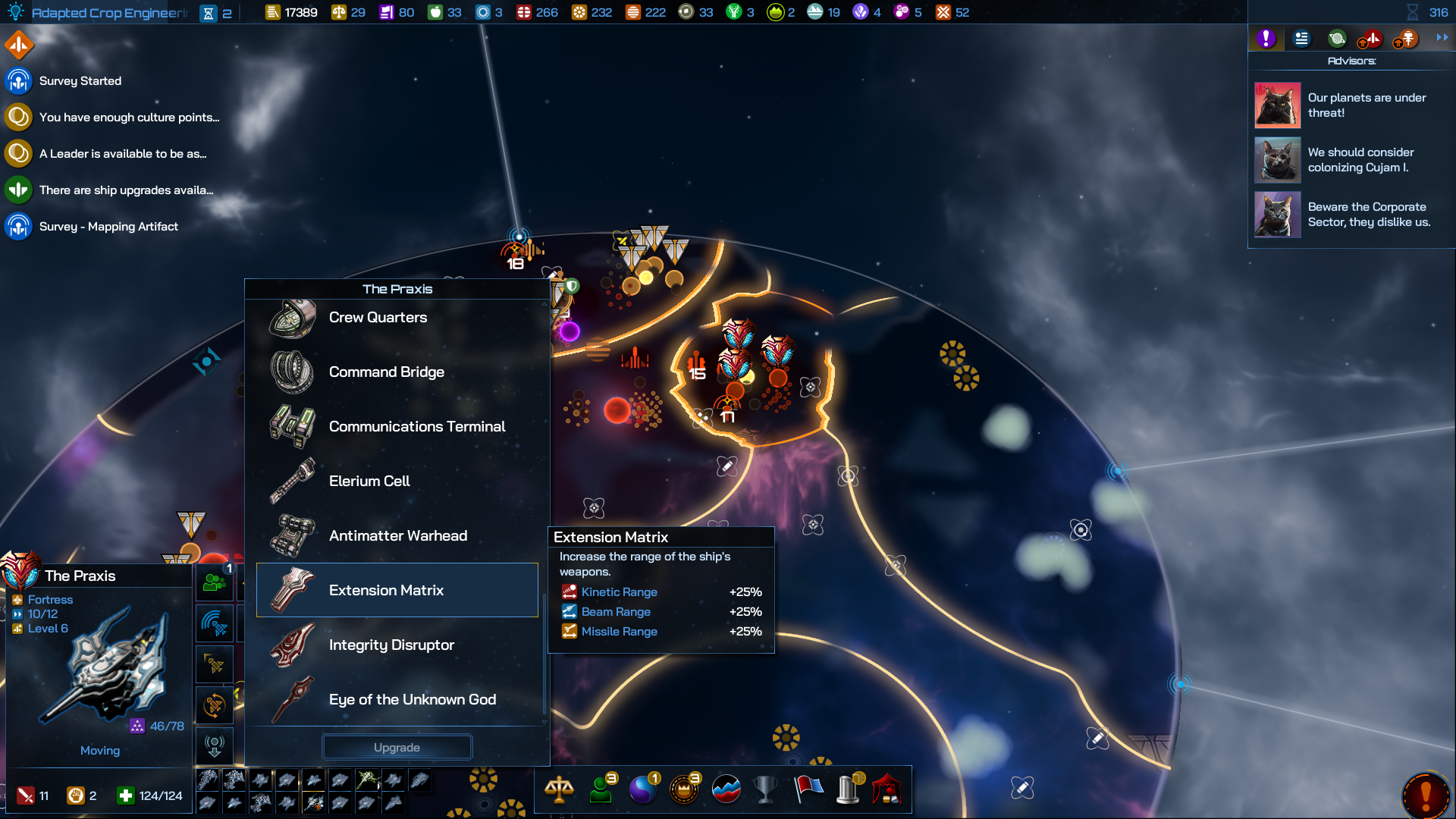Open the red ships list tab
This screenshot has height=819, width=1456.
coord(1370,39)
